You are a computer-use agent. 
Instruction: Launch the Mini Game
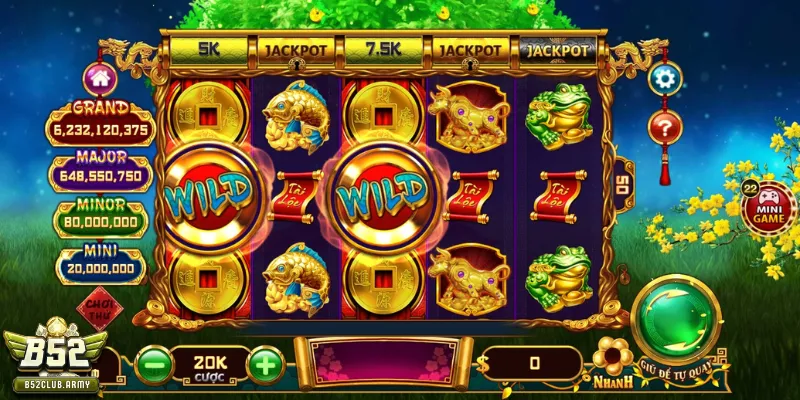(x=768, y=205)
